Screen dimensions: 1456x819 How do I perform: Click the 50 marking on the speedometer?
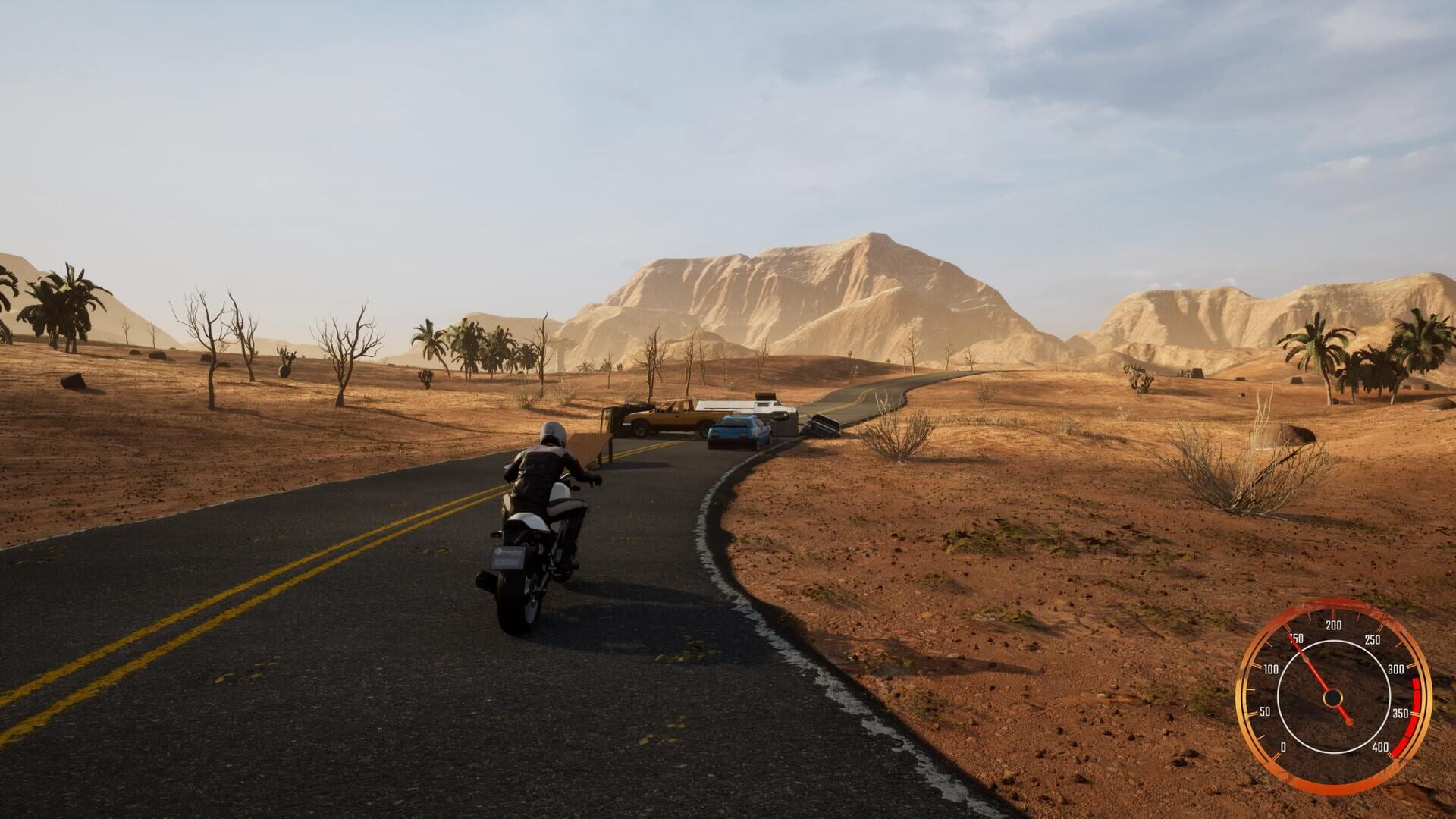pos(1266,711)
